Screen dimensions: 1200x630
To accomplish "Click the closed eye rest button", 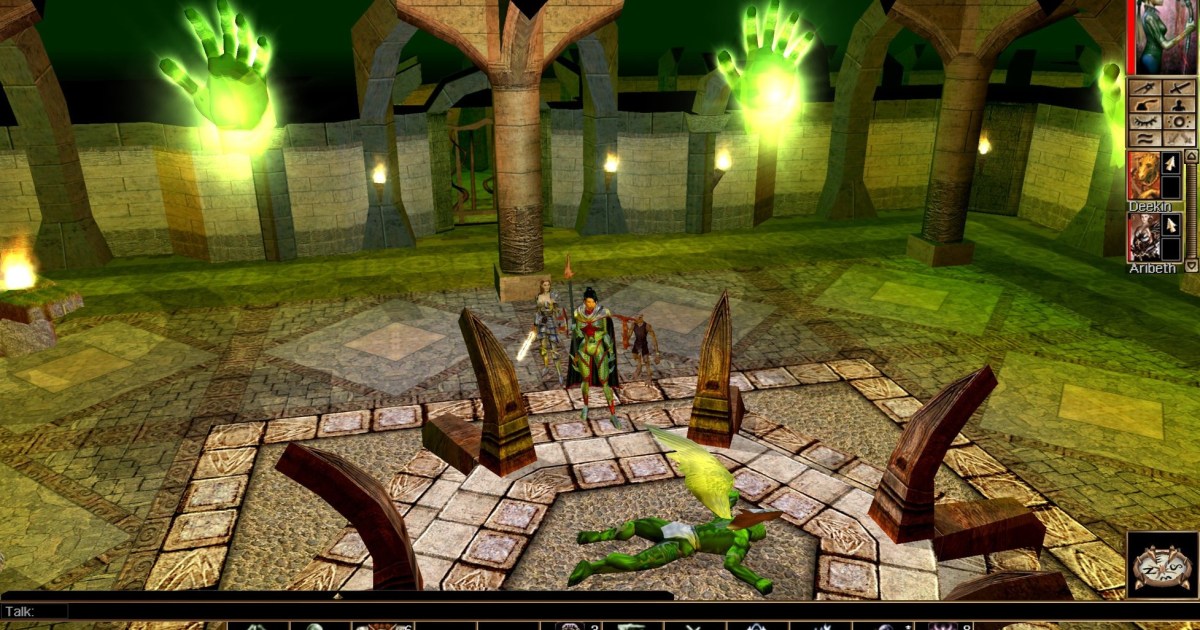I will click(1143, 121).
